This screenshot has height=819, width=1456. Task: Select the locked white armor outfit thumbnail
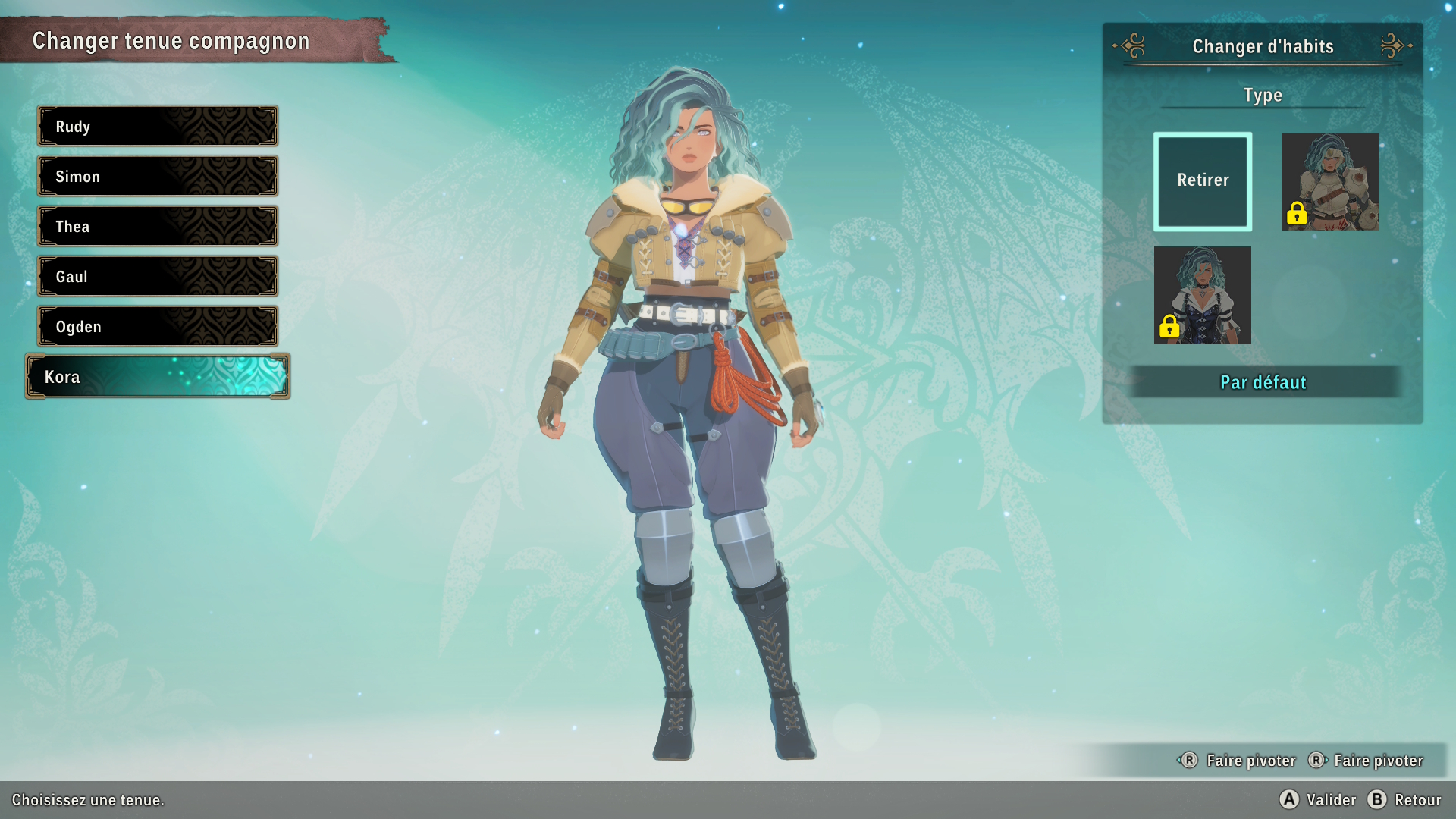[1329, 181]
